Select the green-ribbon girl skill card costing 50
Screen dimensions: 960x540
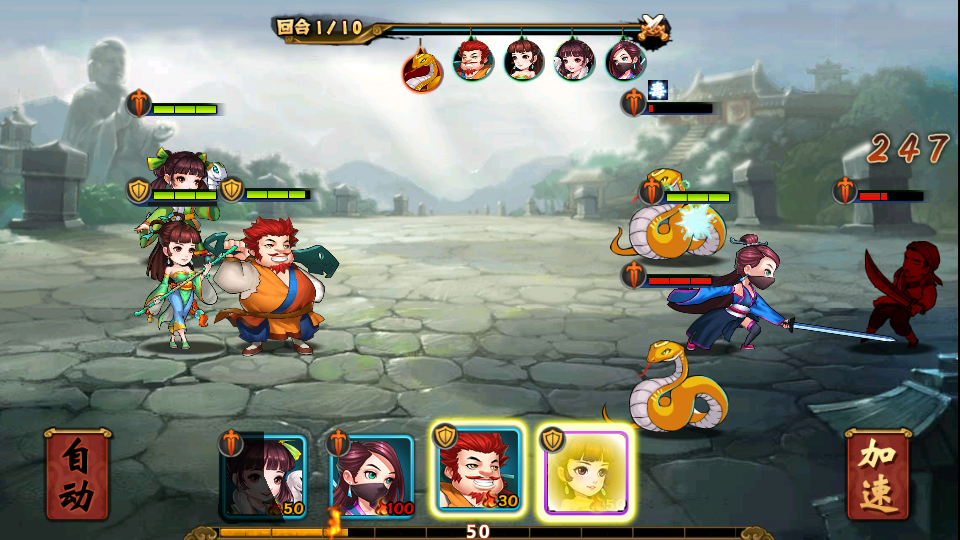[264, 476]
